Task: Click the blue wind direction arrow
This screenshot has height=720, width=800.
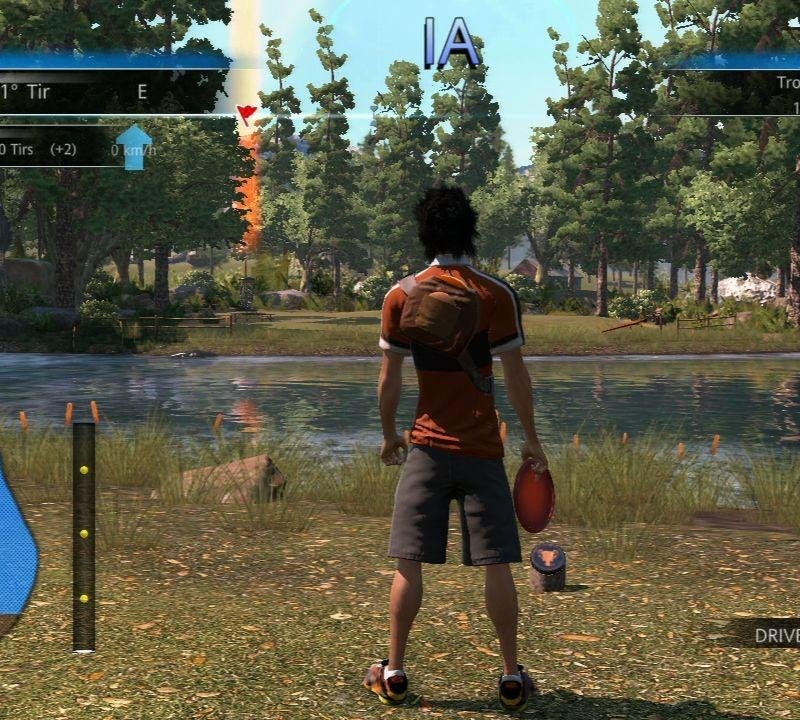Action: (134, 147)
